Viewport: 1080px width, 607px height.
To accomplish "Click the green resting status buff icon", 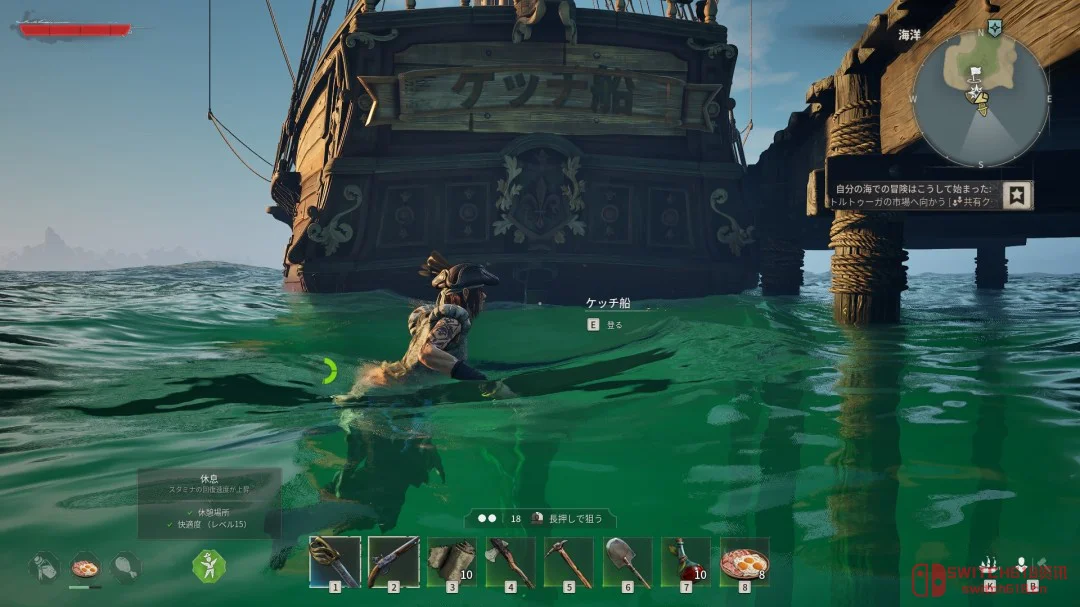I will [x=209, y=567].
